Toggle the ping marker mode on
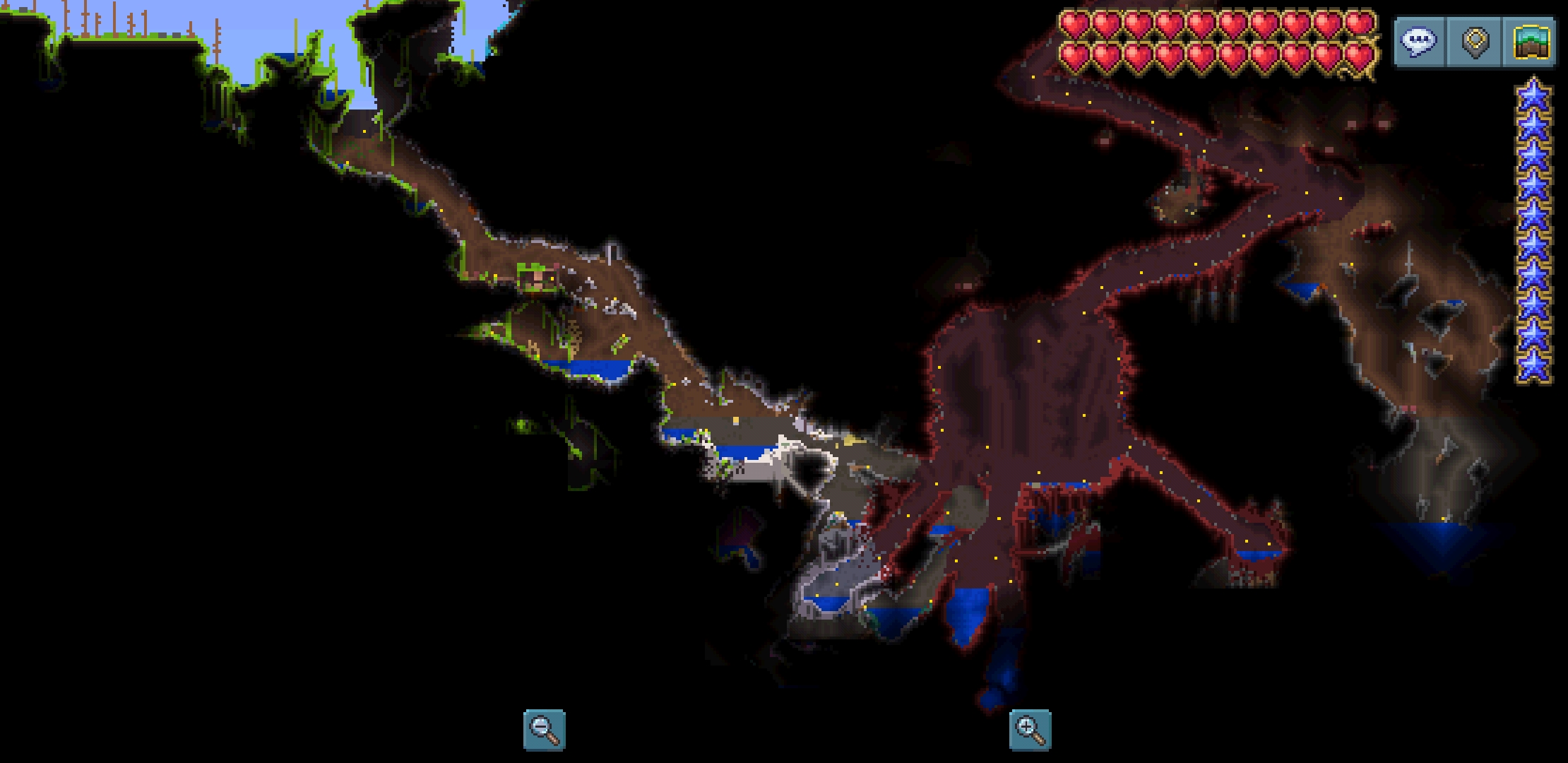Viewport: 1568px width, 763px height. 1473,41
